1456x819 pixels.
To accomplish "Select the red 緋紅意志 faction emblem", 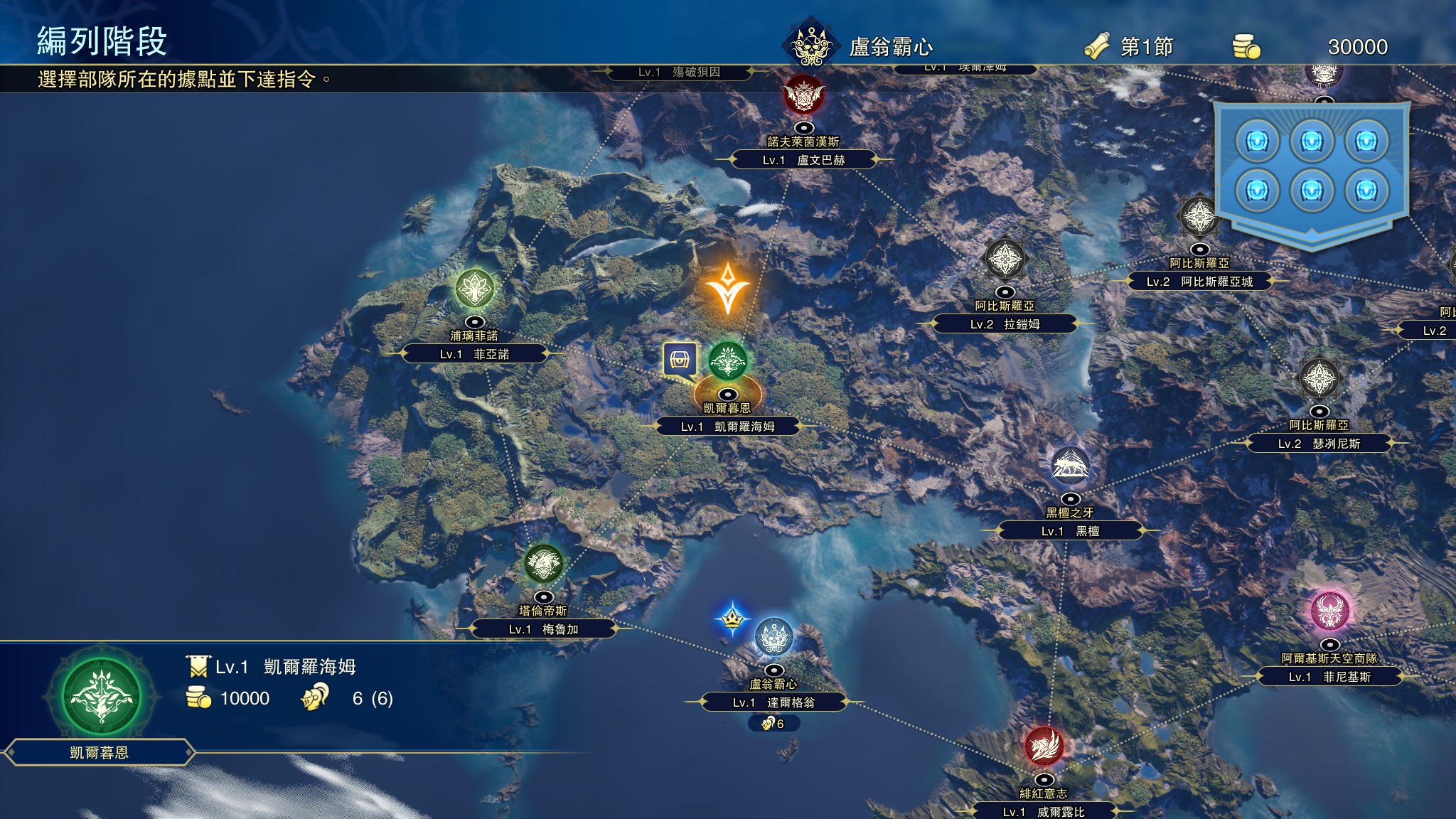I will [1044, 746].
